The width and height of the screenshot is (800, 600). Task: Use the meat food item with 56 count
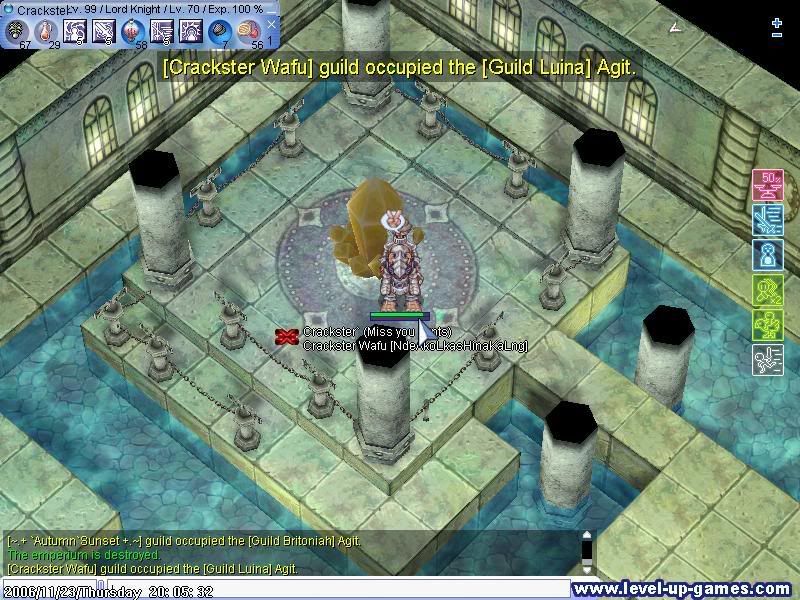[249, 31]
